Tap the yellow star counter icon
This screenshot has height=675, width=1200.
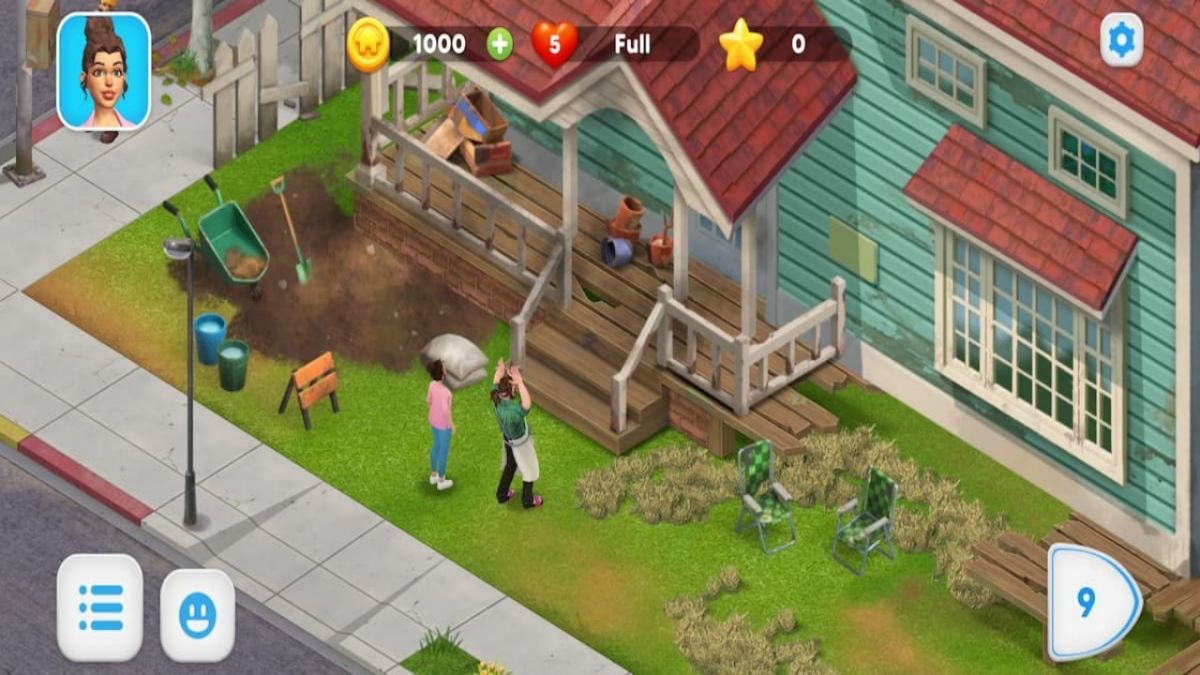point(741,46)
